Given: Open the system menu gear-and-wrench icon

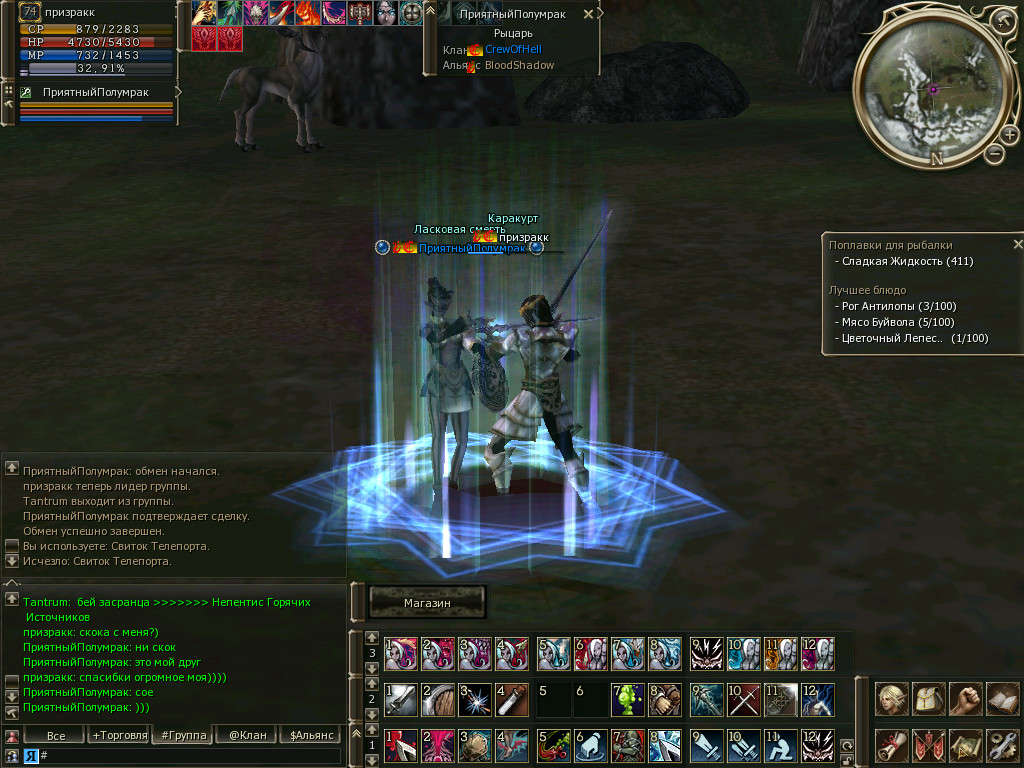Looking at the screenshot, I should (x=1002, y=745).
